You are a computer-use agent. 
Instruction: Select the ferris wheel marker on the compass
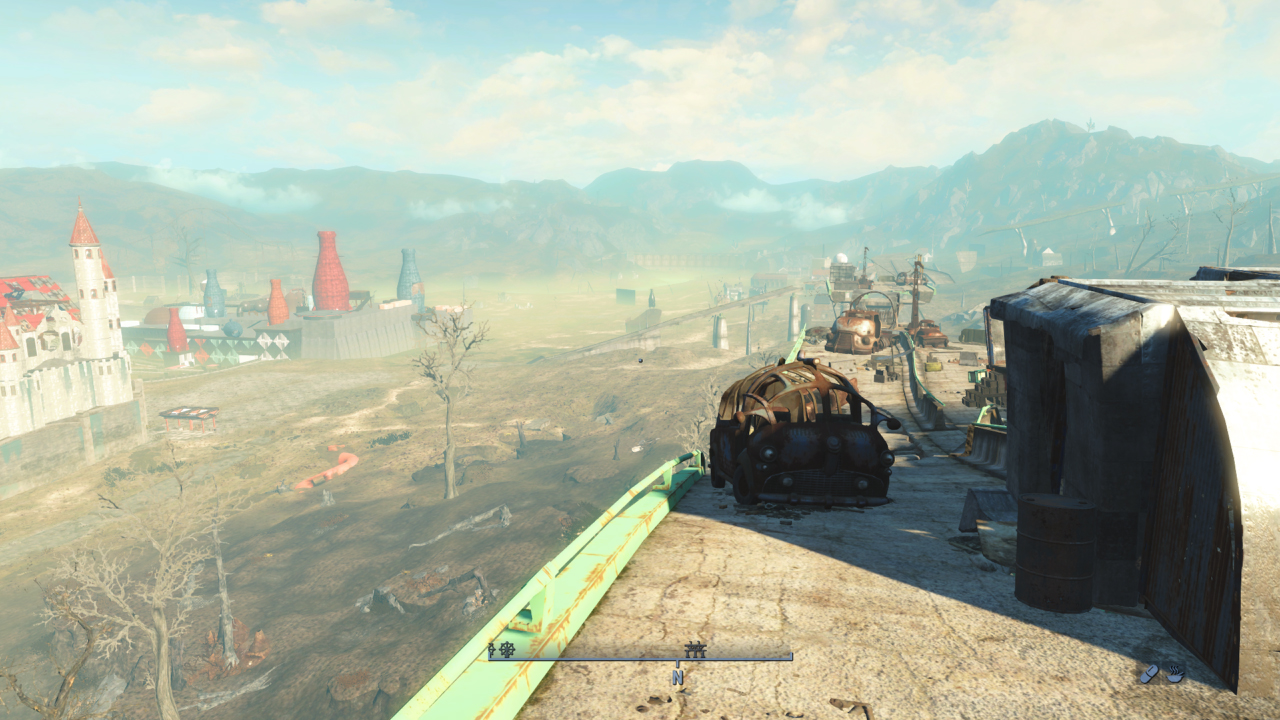[507, 650]
